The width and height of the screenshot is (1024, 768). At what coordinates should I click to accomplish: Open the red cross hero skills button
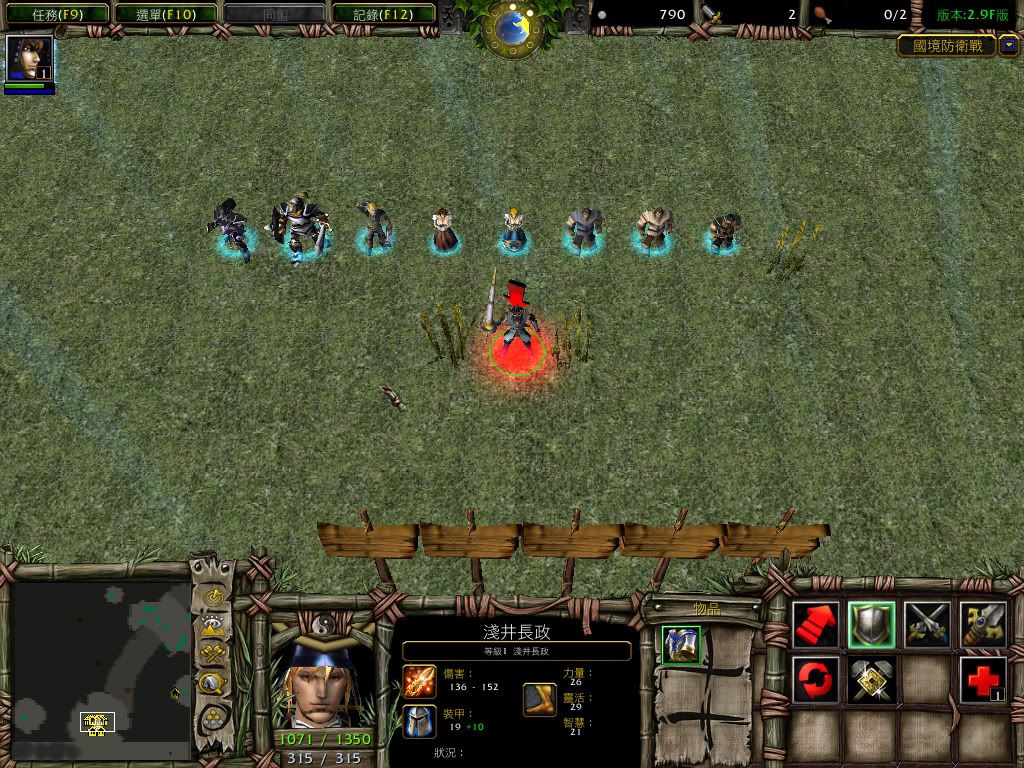pos(983,680)
